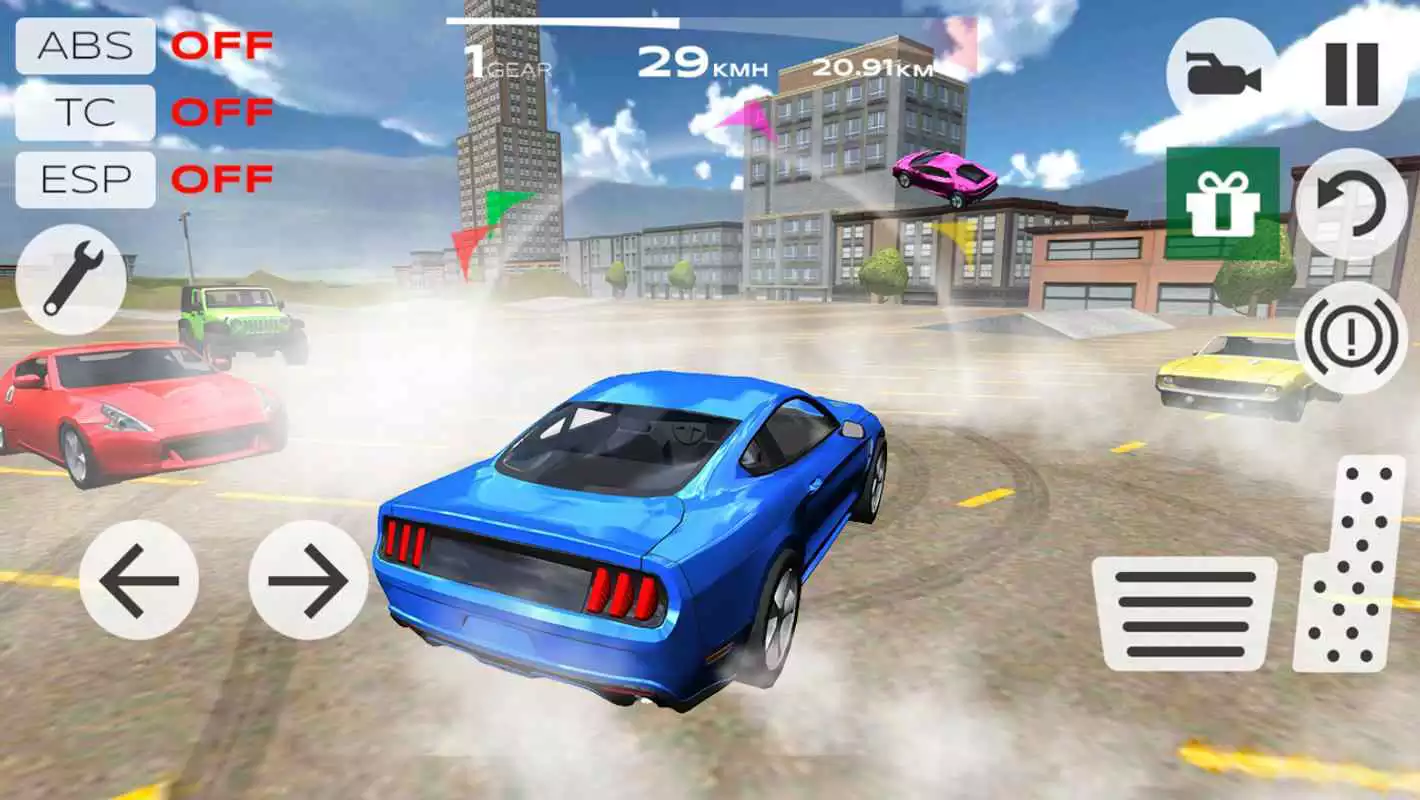Select the current gear indicator
The height and width of the screenshot is (800, 1420).
[503, 62]
